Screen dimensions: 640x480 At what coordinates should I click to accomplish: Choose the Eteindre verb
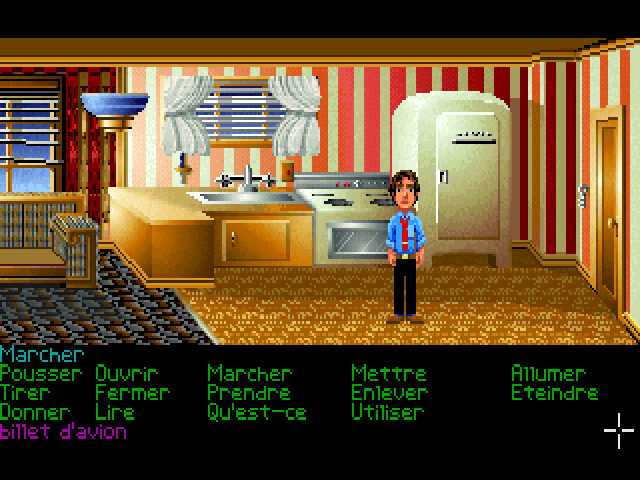click(554, 393)
